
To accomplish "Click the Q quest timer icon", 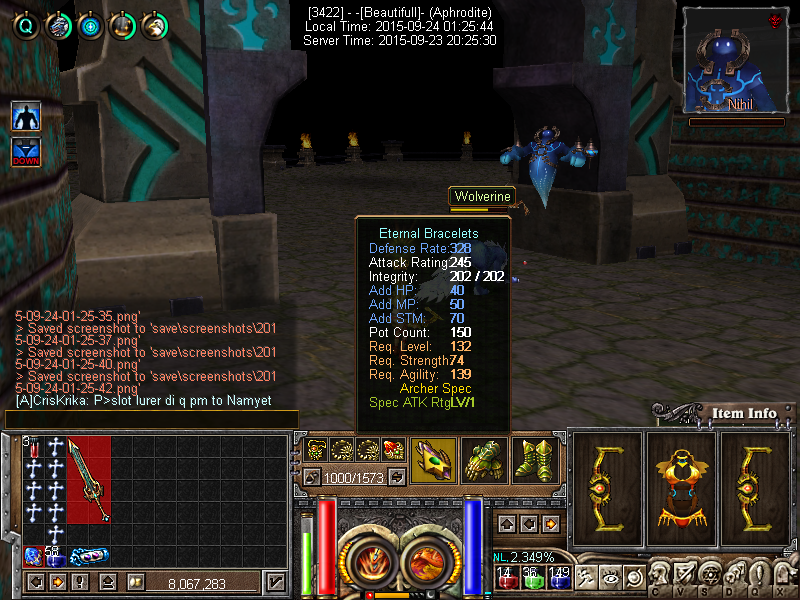I will [26, 26].
